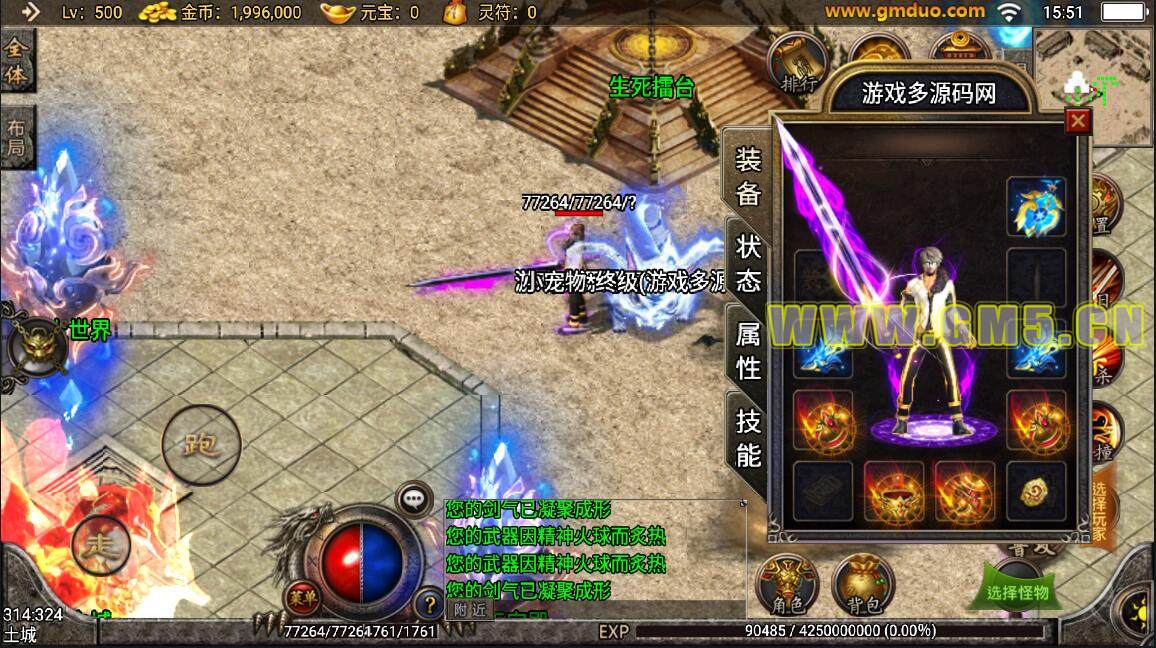Screen dimensions: 1156x648
Task: Click the question mark help button
Action: [x=429, y=604]
